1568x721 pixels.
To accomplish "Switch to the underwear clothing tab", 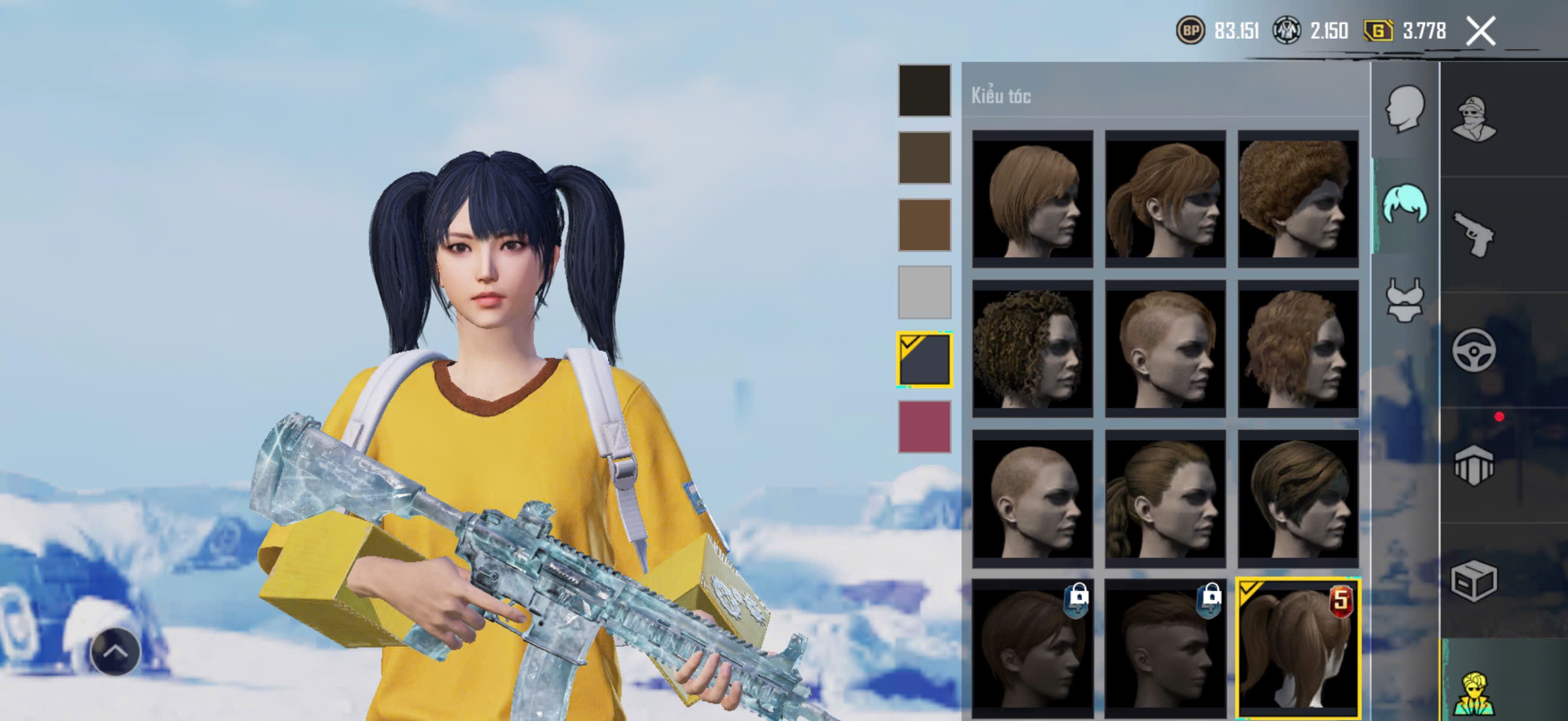I will [x=1405, y=300].
